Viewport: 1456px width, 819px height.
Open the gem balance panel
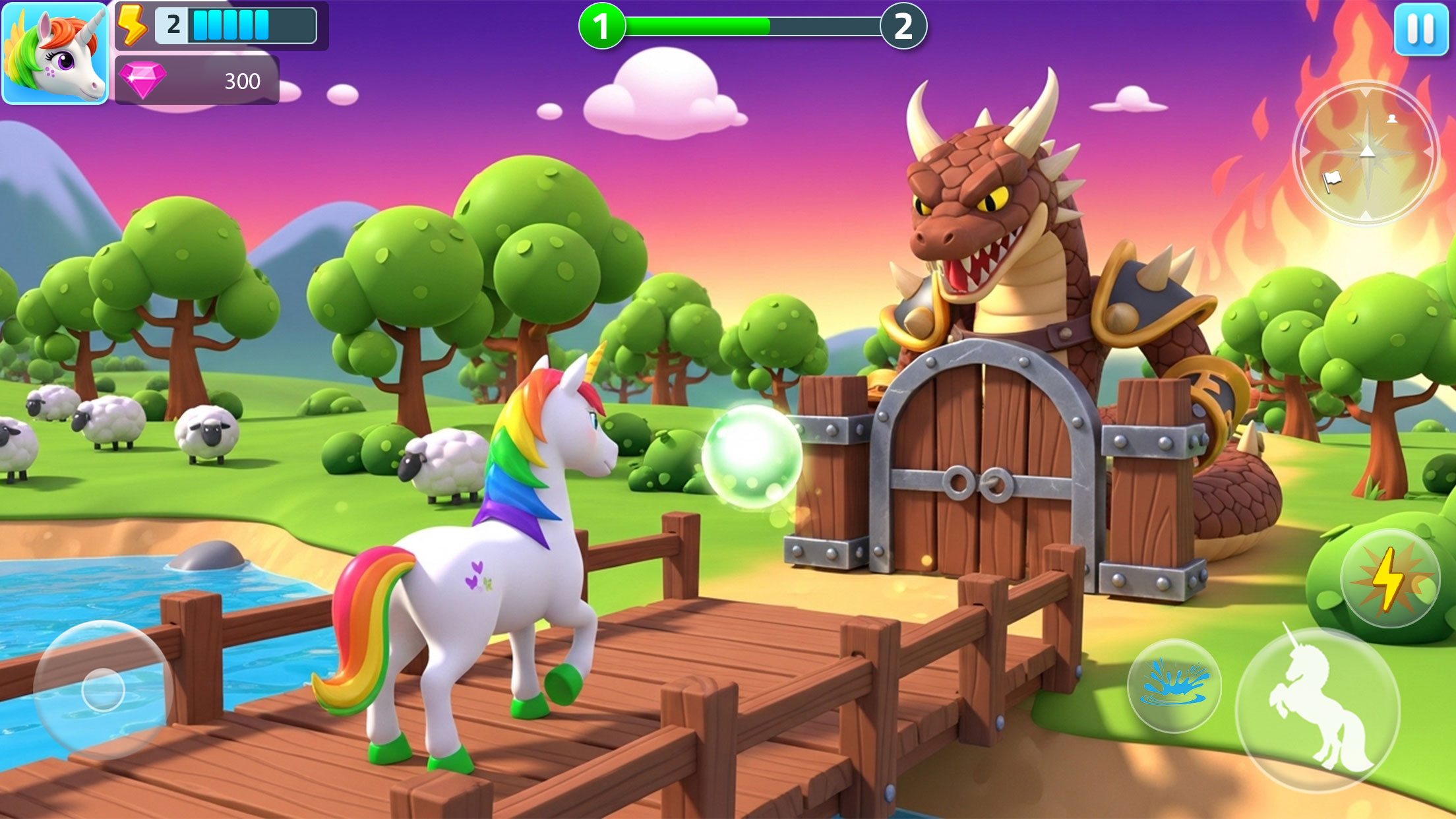198,80
